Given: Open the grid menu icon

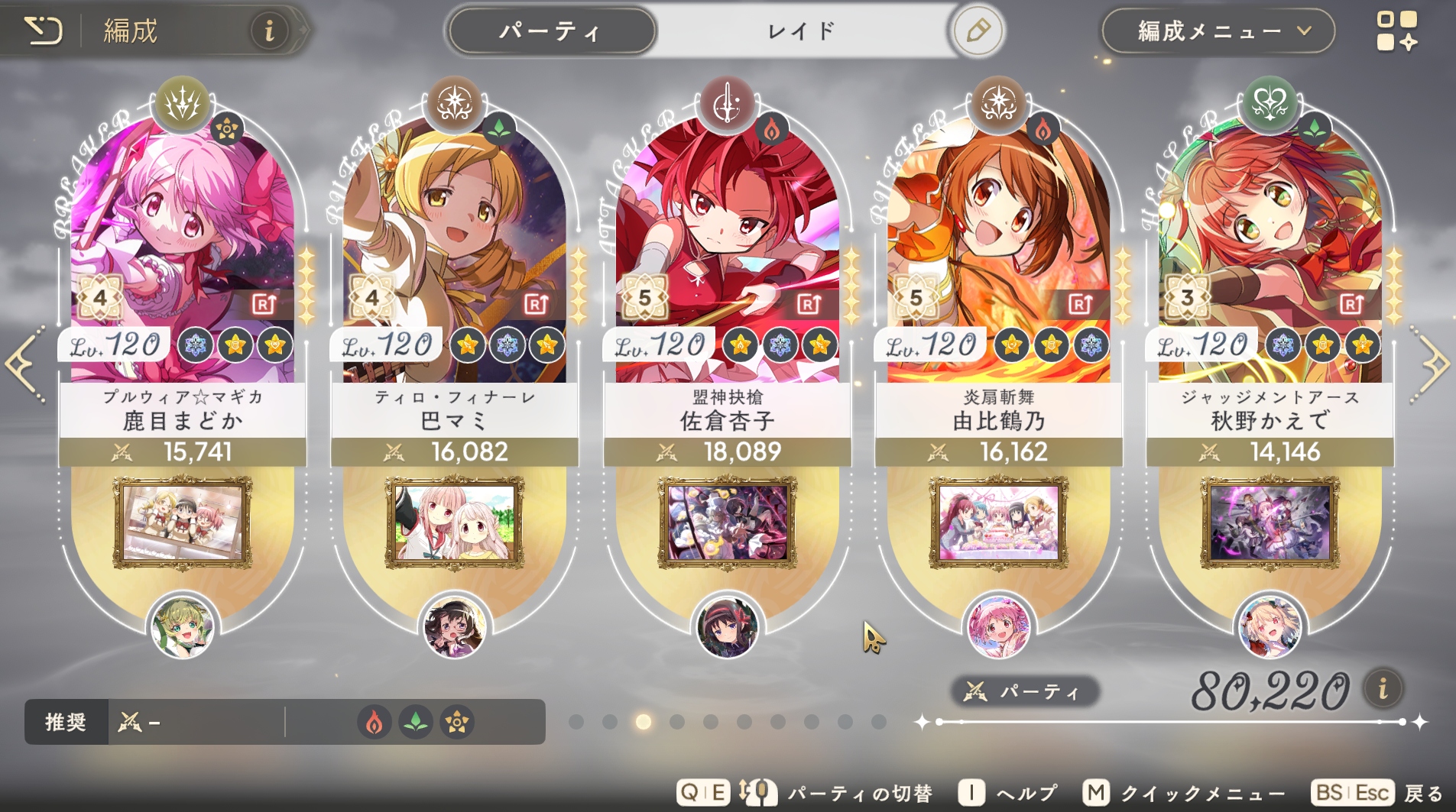Looking at the screenshot, I should [1396, 31].
